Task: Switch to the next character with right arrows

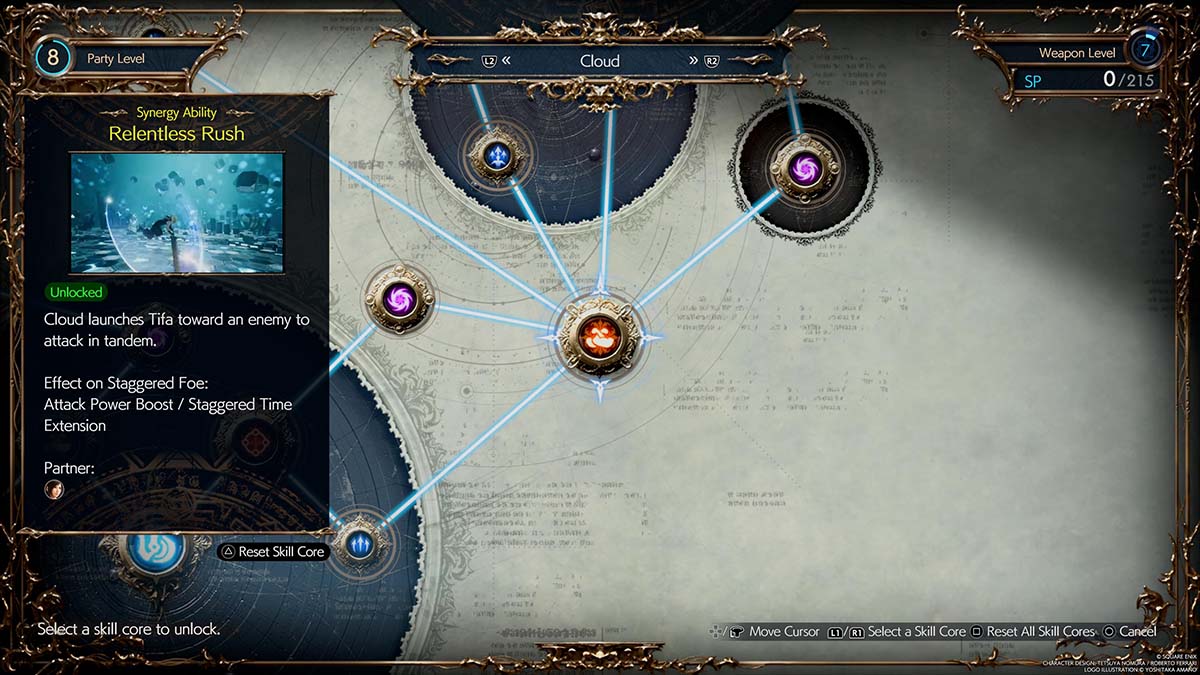Action: coord(693,61)
